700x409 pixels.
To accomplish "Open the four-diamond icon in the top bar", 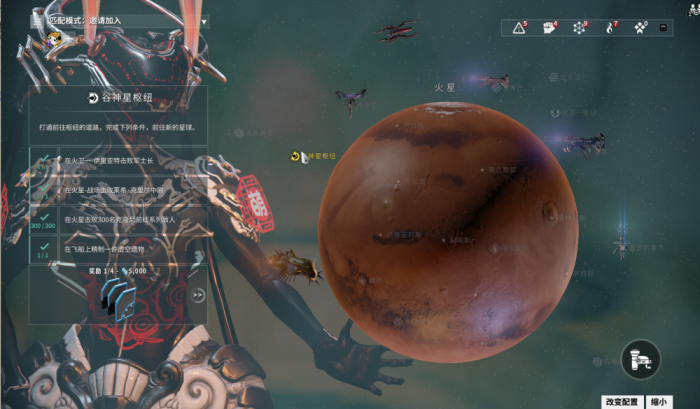I will (x=640, y=28).
